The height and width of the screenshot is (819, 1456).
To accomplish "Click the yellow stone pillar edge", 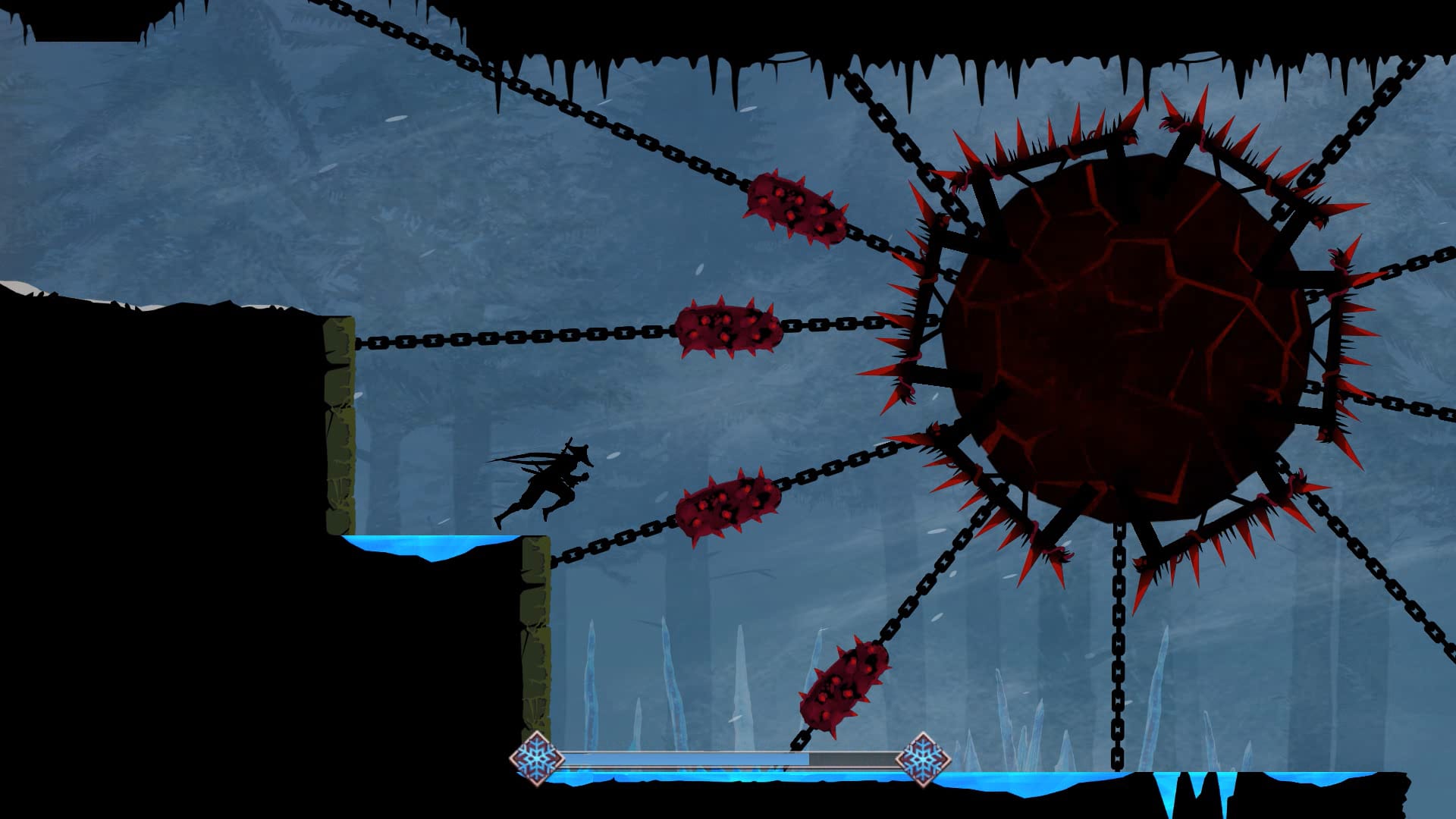I will tap(337, 417).
